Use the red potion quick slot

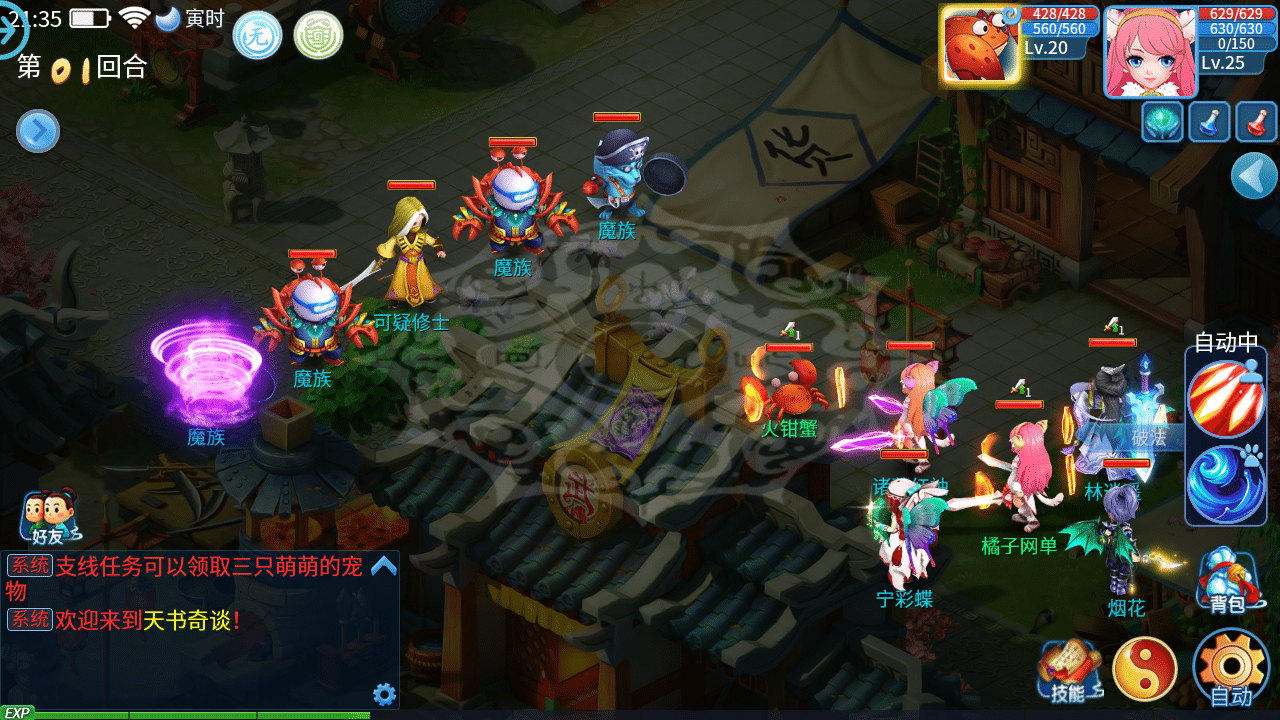click(1256, 122)
